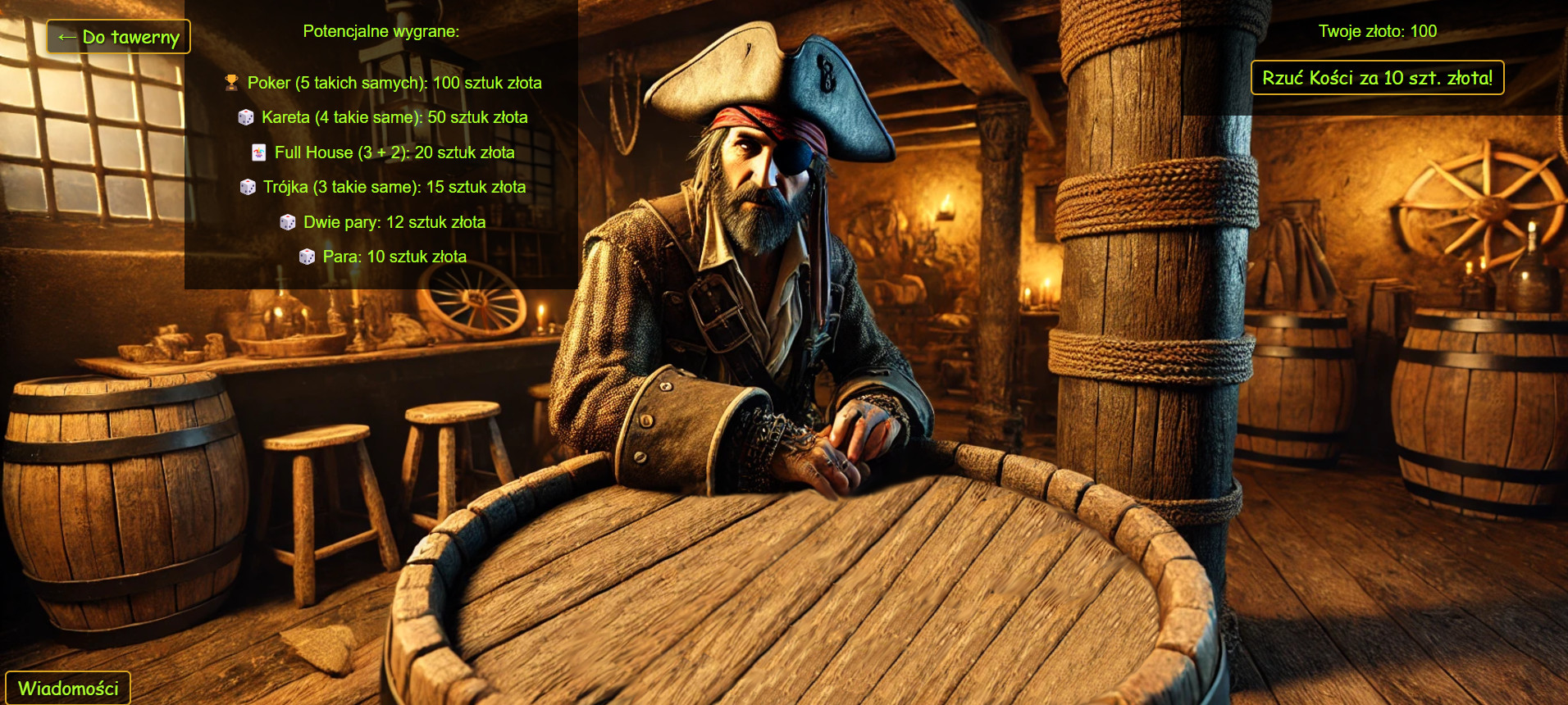The image size is (1568, 705).
Task: Click the Kareta payout entry
Action: coord(394,117)
